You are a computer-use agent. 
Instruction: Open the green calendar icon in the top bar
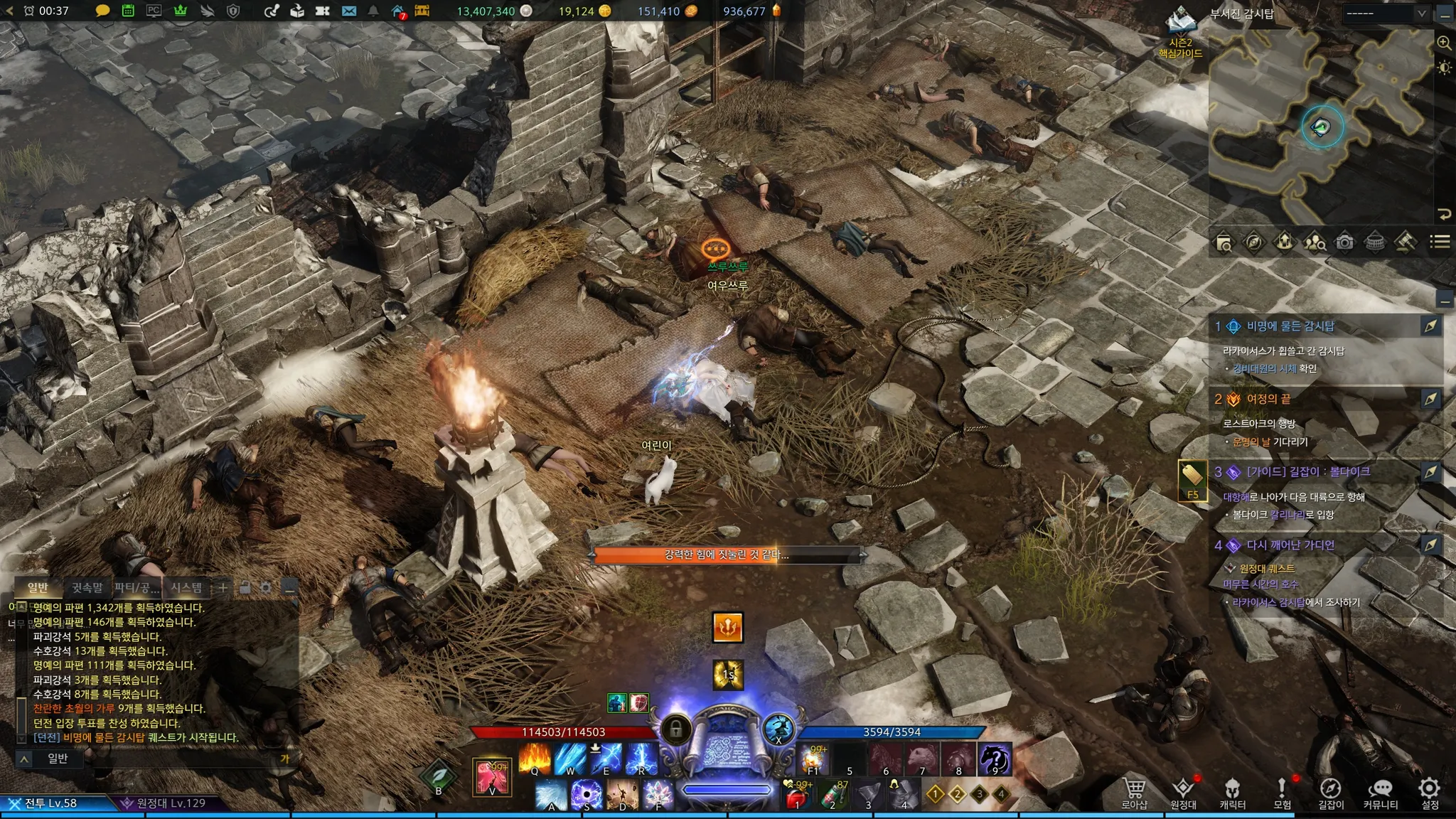coord(128,11)
